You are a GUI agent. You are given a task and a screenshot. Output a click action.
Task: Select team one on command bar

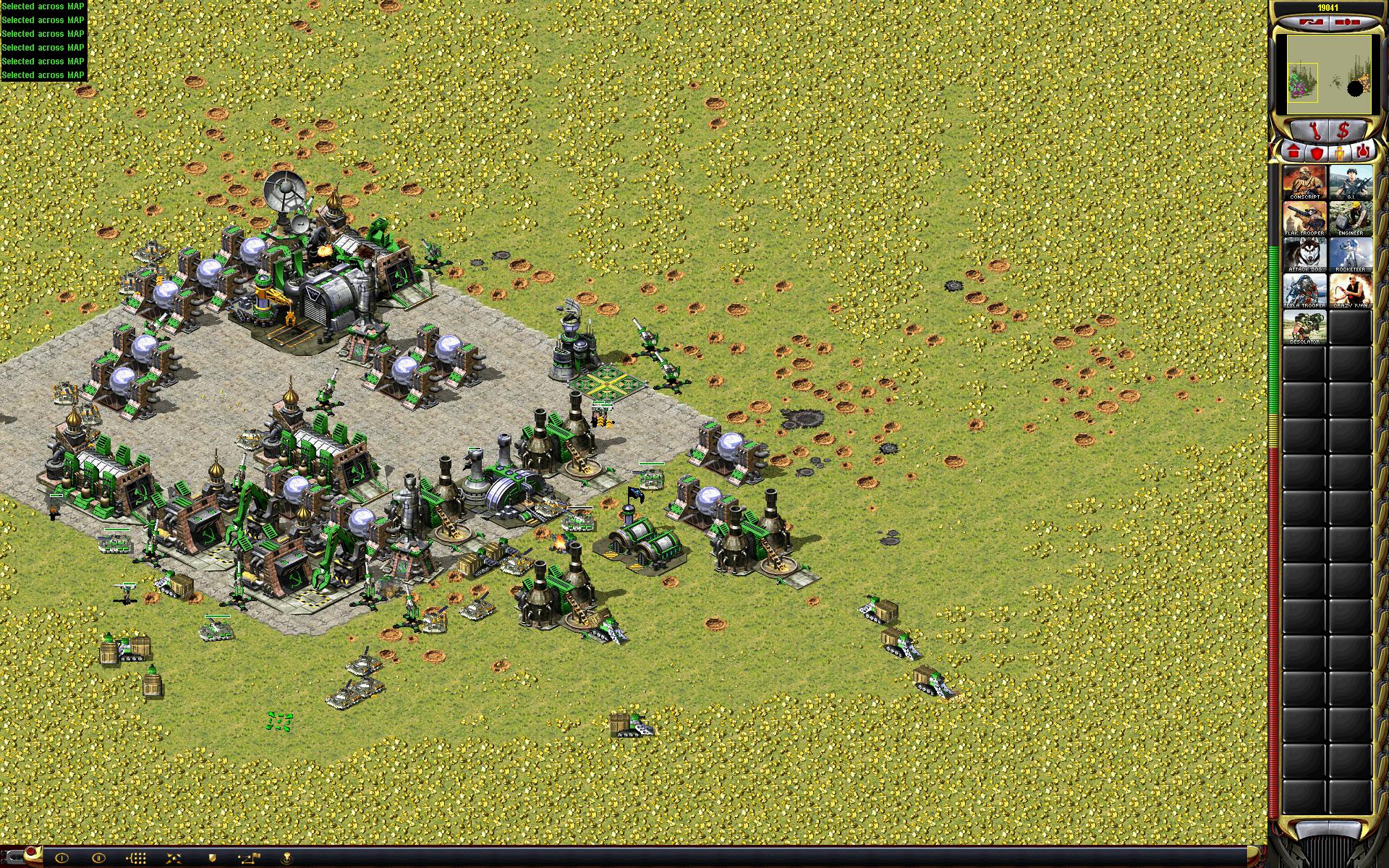[61, 858]
